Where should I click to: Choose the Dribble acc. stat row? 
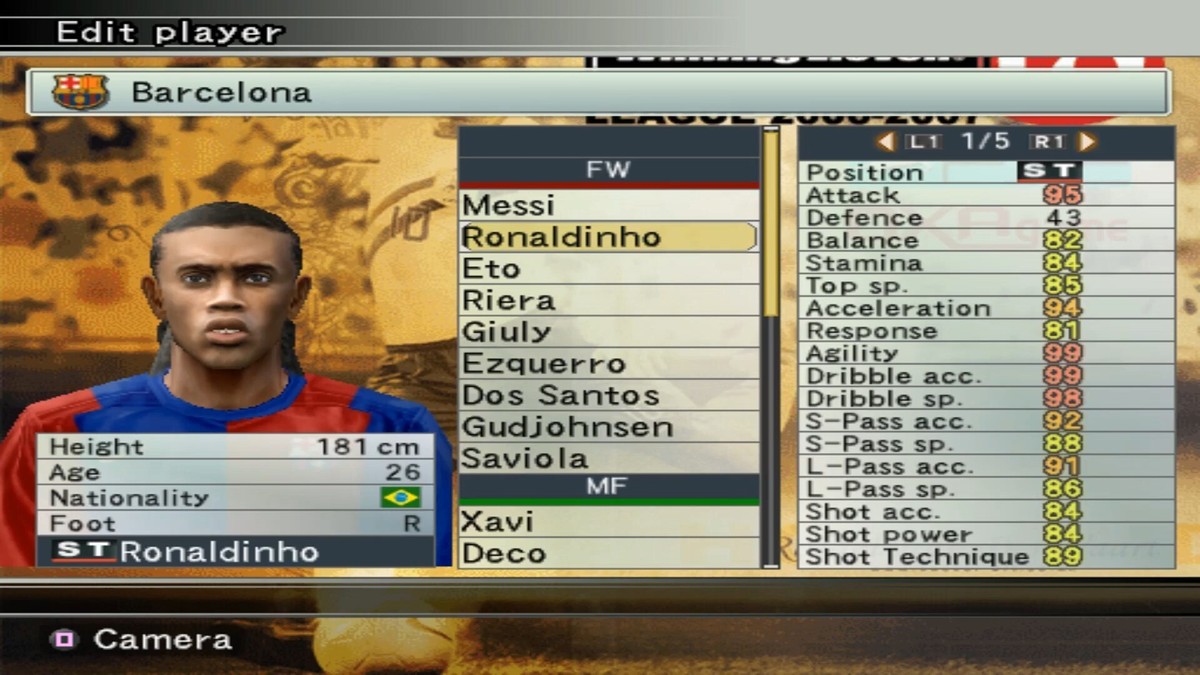pyautogui.click(x=986, y=376)
